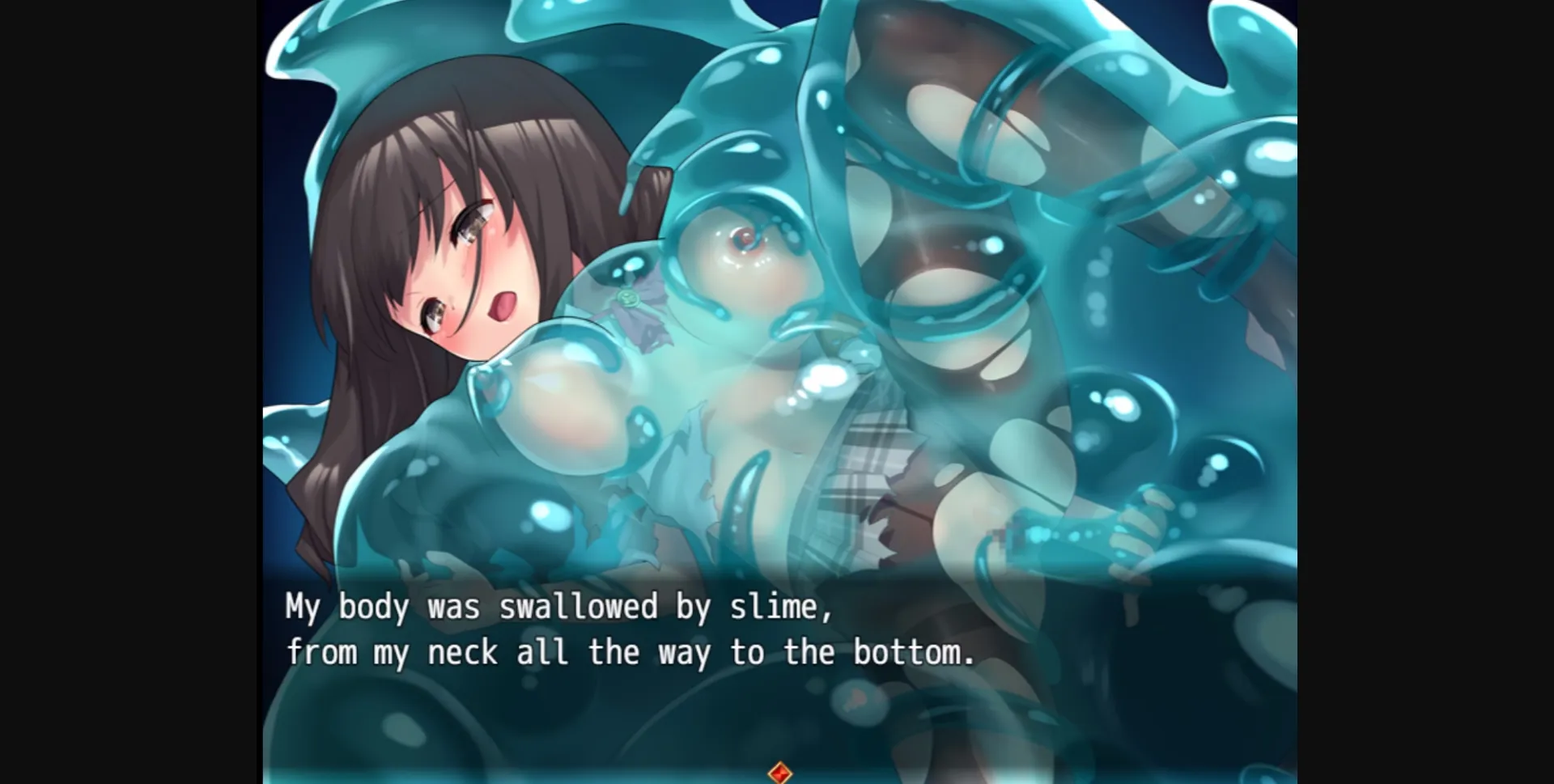The image size is (1554, 784).
Task: Click the bottom of the game screen
Action: [777, 777]
